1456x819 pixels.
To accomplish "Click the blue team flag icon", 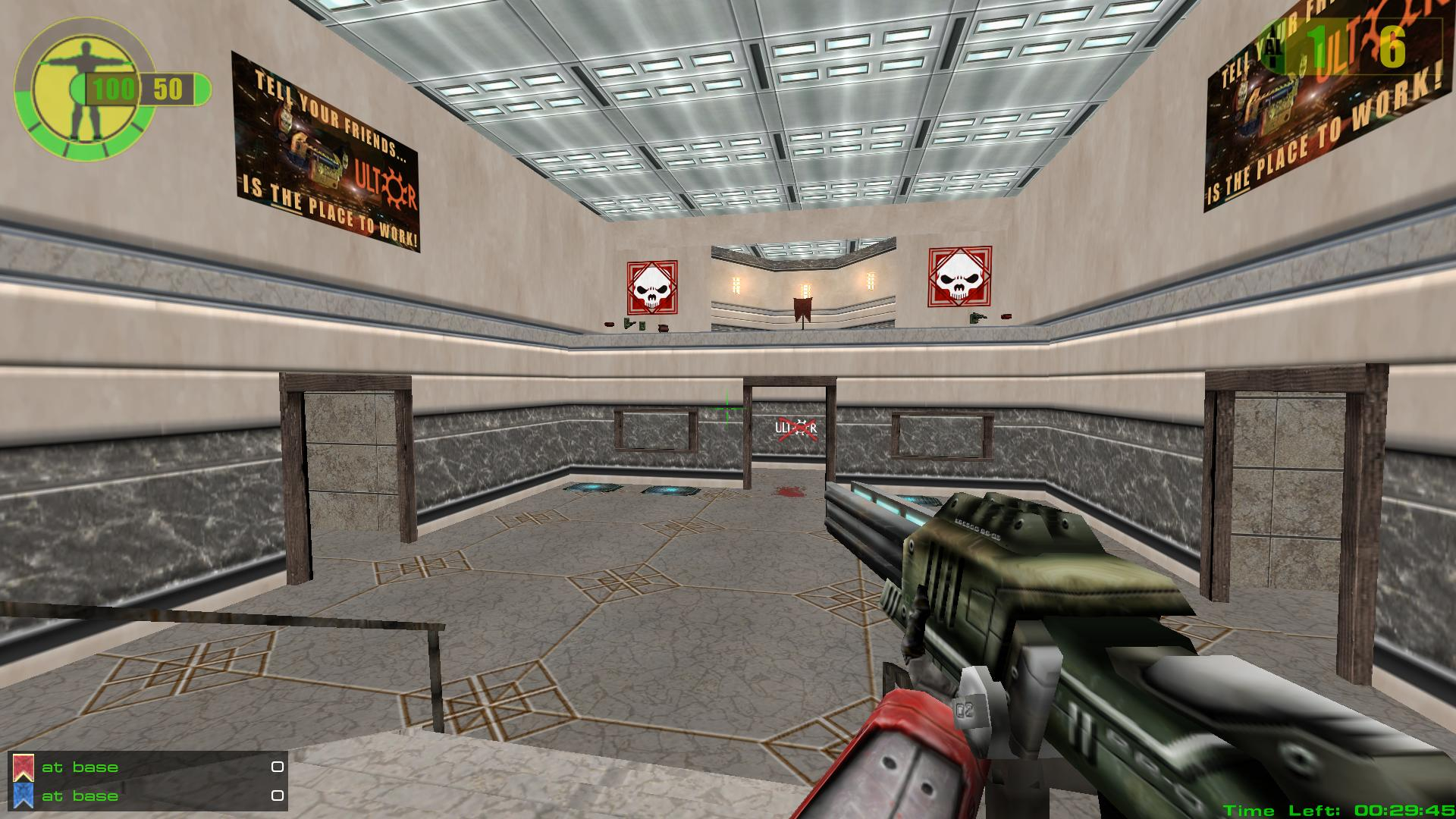I will point(24,795).
